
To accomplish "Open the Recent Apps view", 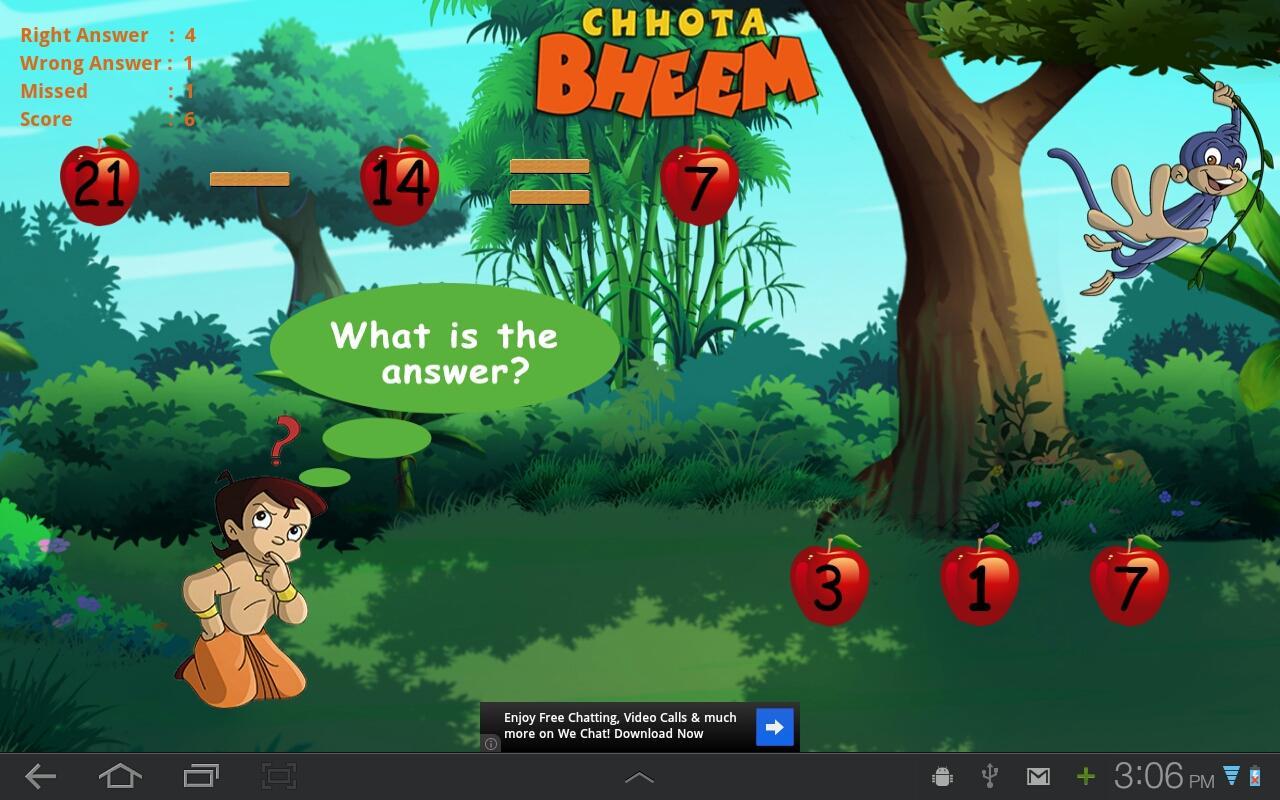I will click(x=199, y=775).
